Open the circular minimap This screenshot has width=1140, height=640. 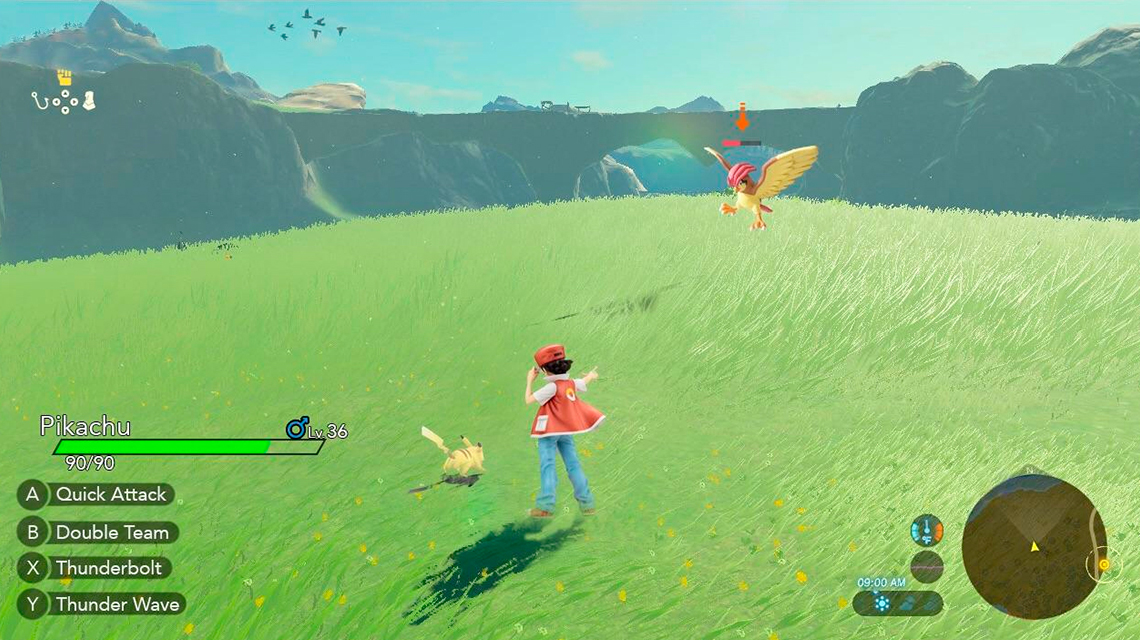tap(1032, 546)
